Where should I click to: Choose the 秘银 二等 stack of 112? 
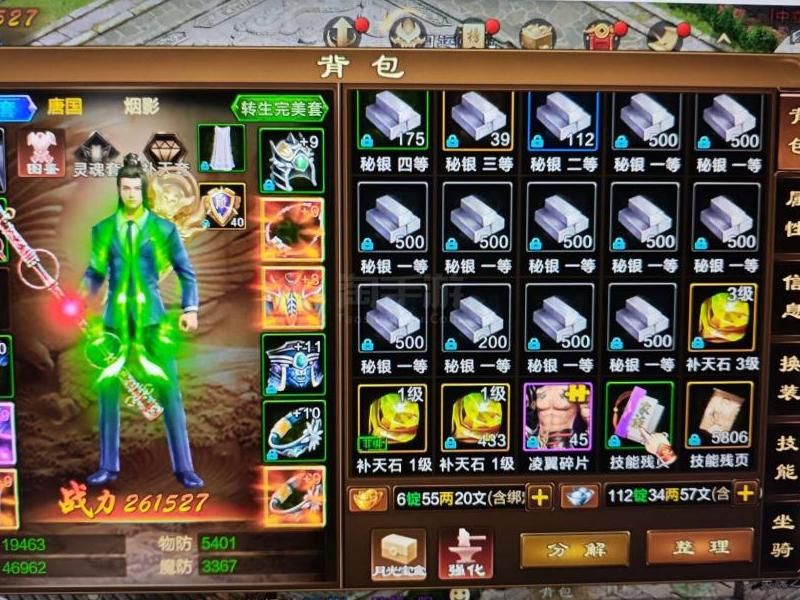pos(562,122)
